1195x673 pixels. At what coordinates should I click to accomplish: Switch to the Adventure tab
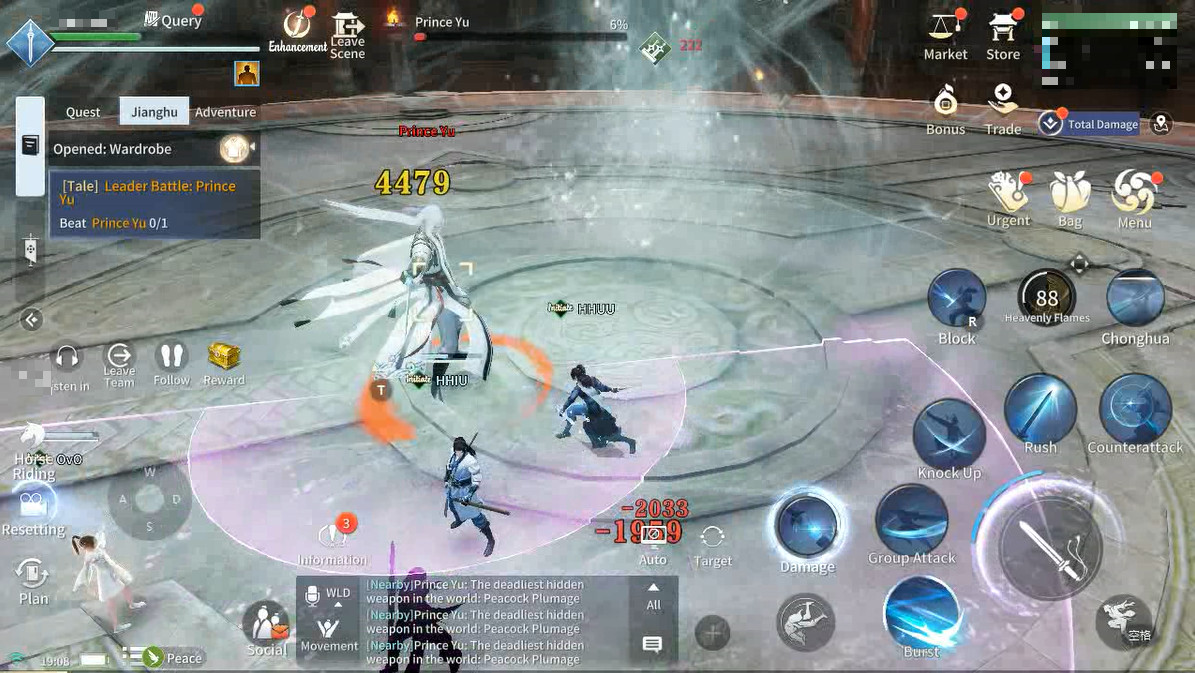225,112
